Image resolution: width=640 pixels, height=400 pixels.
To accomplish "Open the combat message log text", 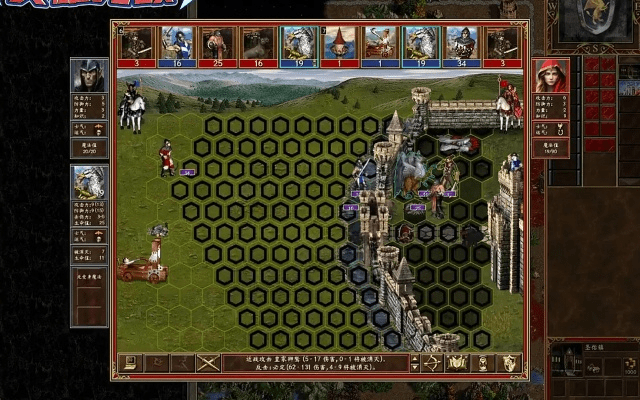I will click(x=320, y=363).
